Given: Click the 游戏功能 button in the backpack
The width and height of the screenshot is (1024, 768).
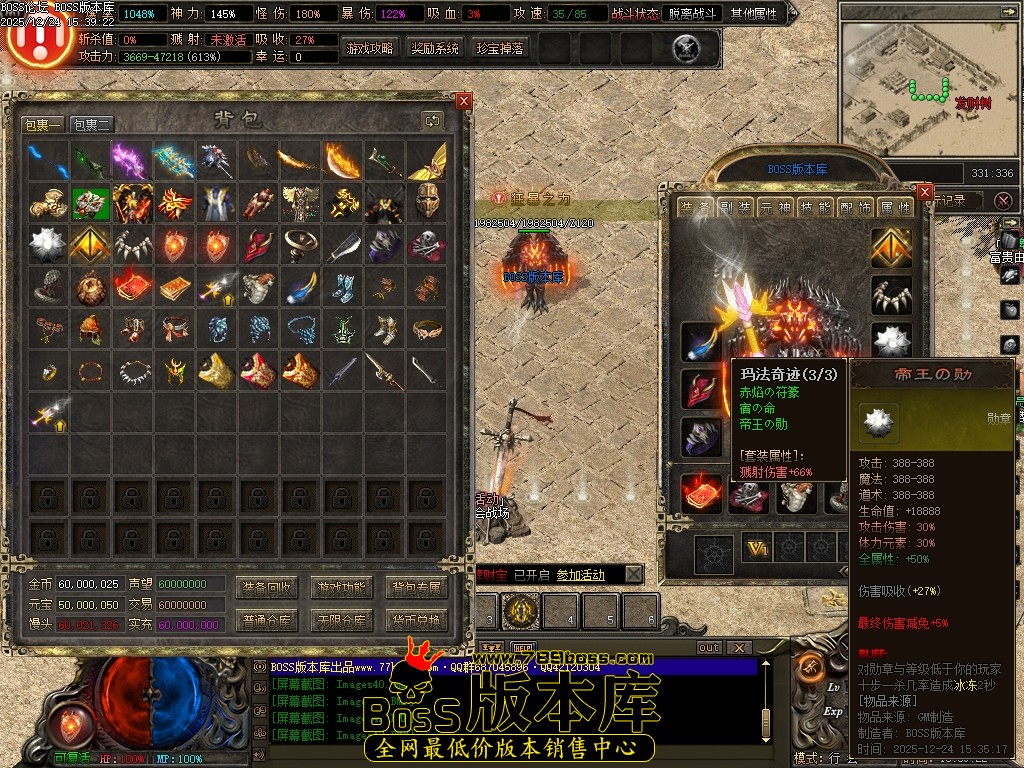Looking at the screenshot, I should click(340, 586).
